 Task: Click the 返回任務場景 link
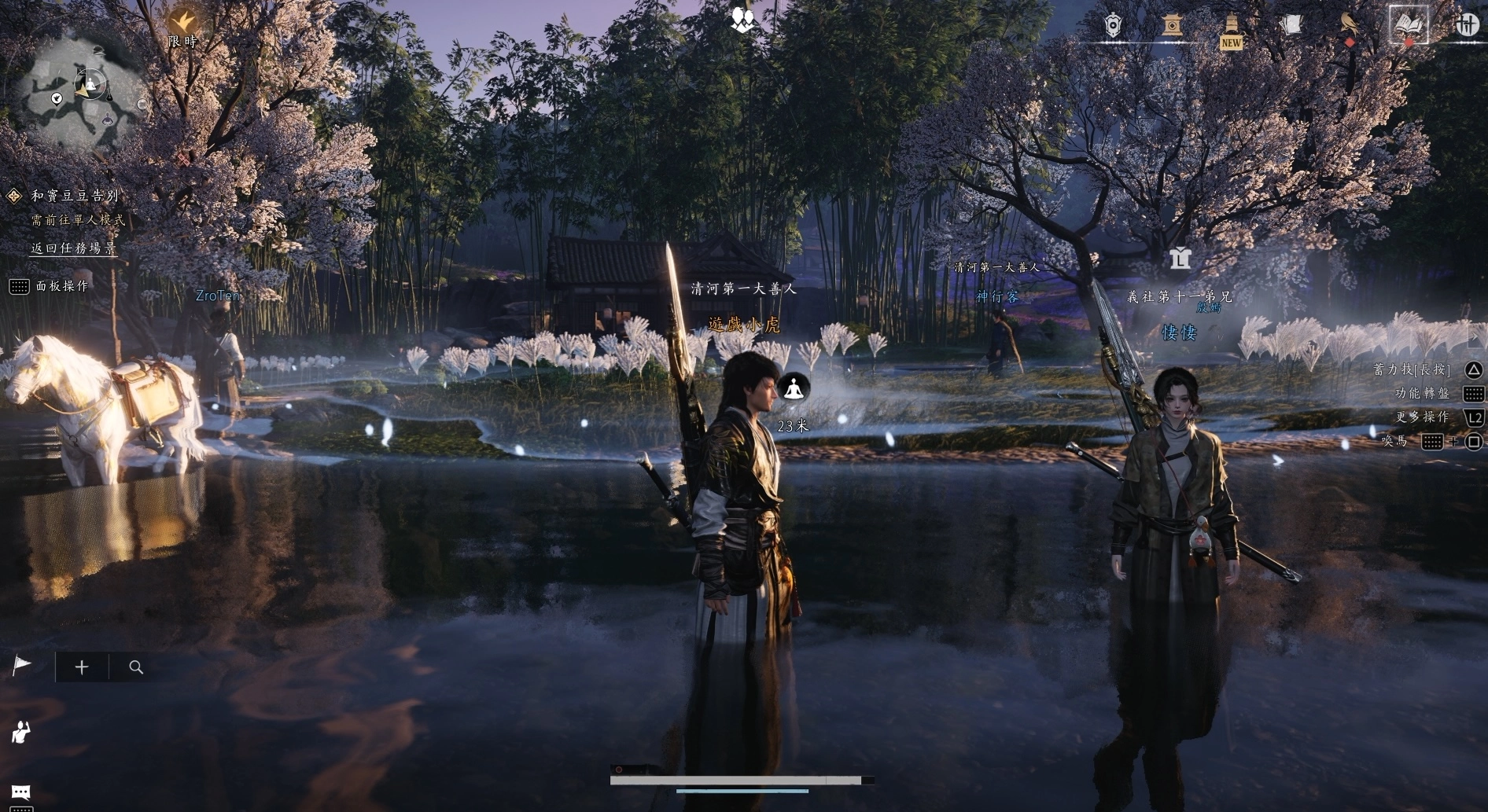(73, 248)
